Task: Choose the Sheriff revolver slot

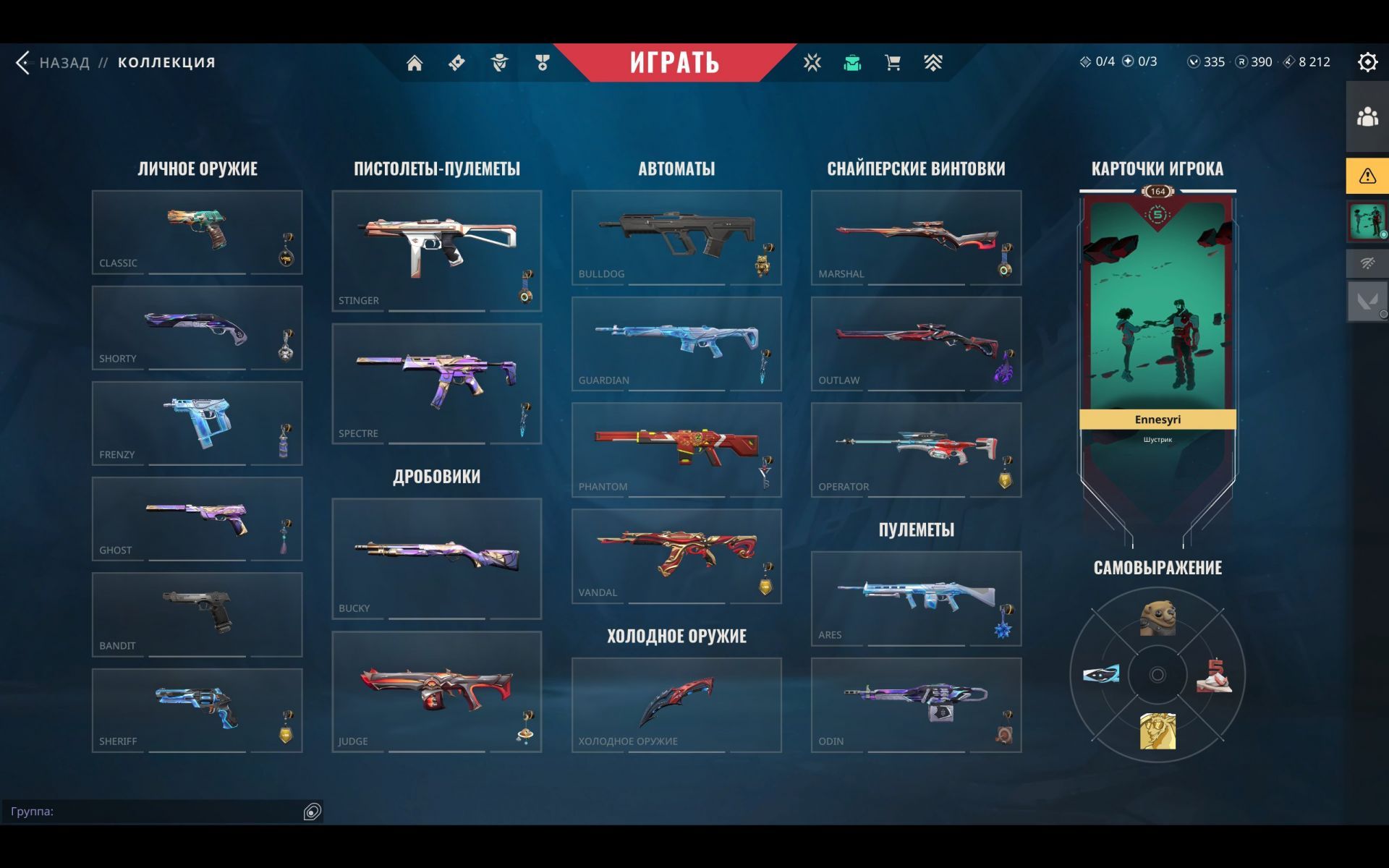Action: 197,710
